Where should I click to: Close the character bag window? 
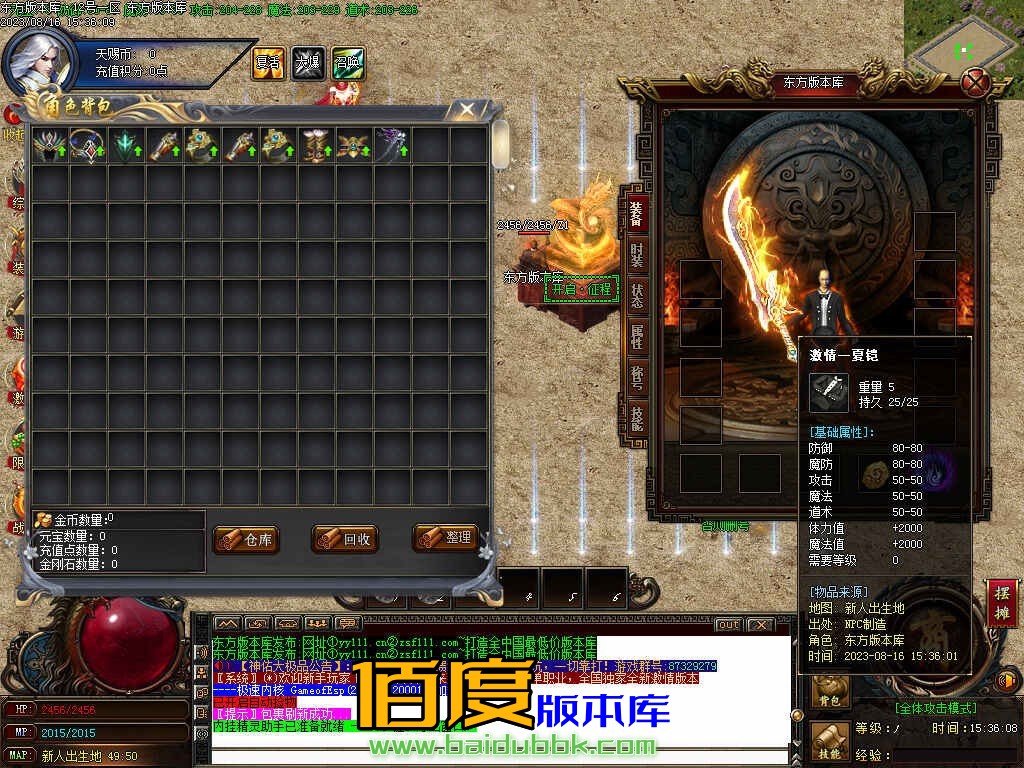[x=466, y=110]
